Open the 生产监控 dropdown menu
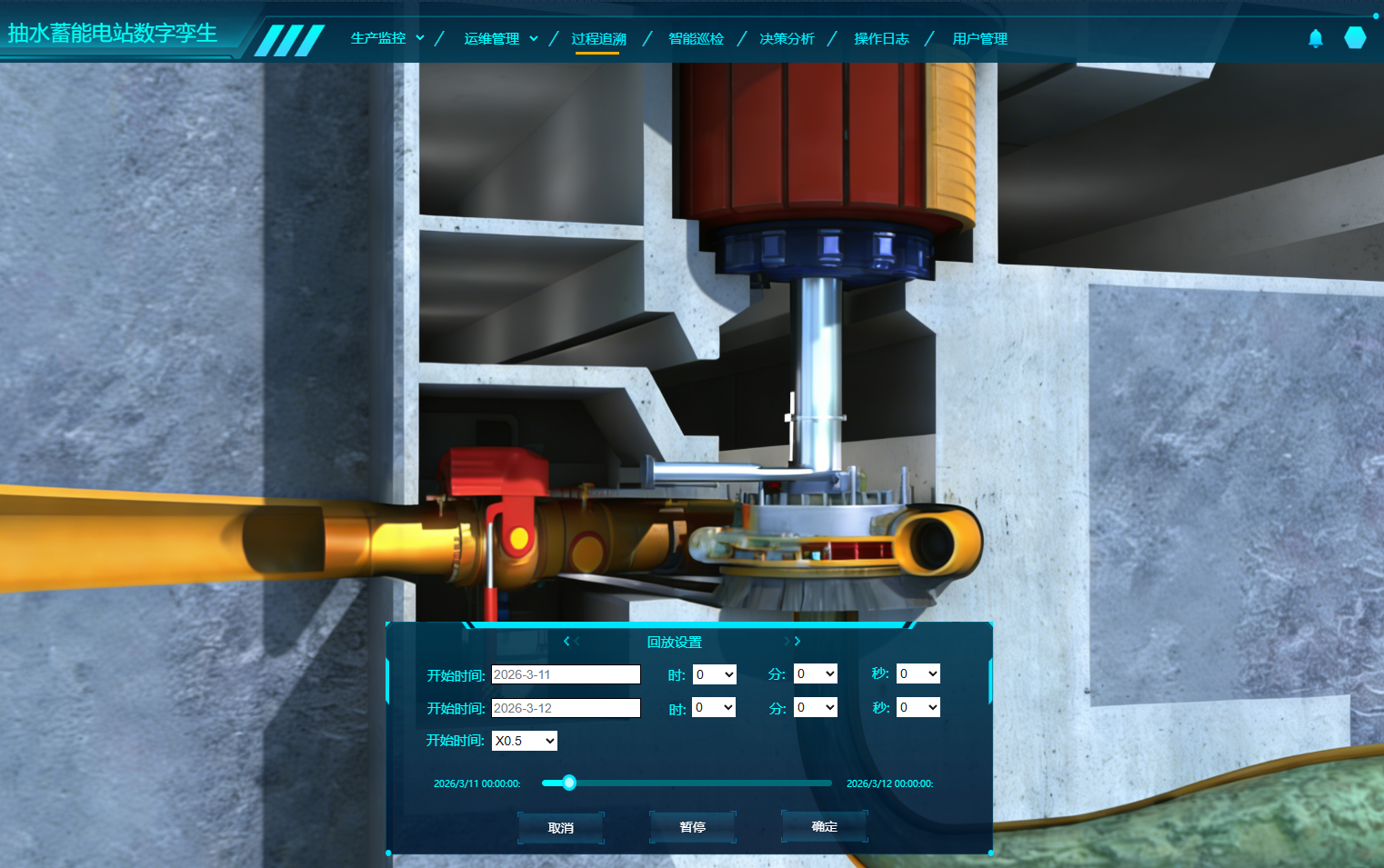Image resolution: width=1384 pixels, height=868 pixels. pyautogui.click(x=387, y=38)
